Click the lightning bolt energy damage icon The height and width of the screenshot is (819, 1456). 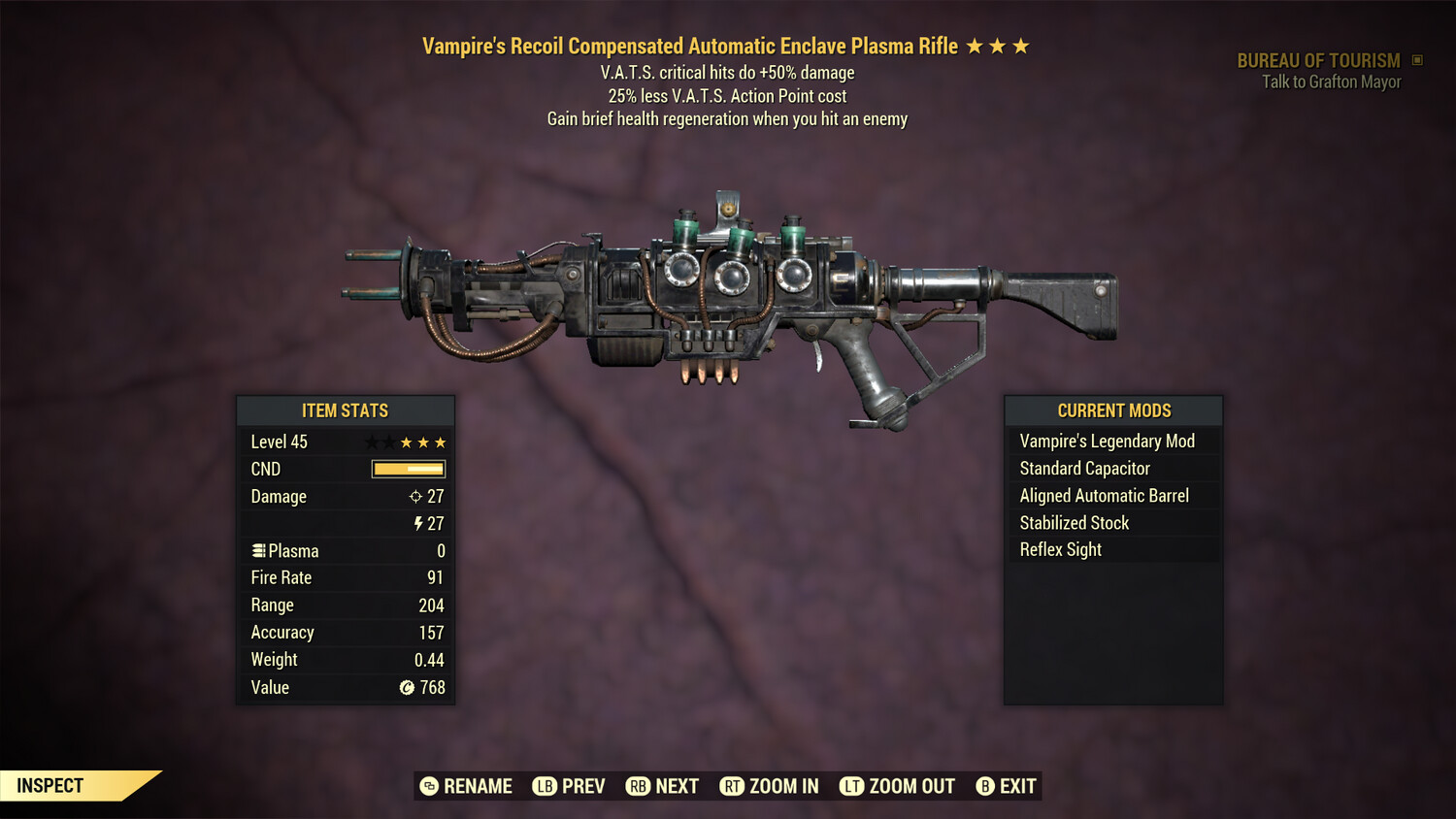419,523
